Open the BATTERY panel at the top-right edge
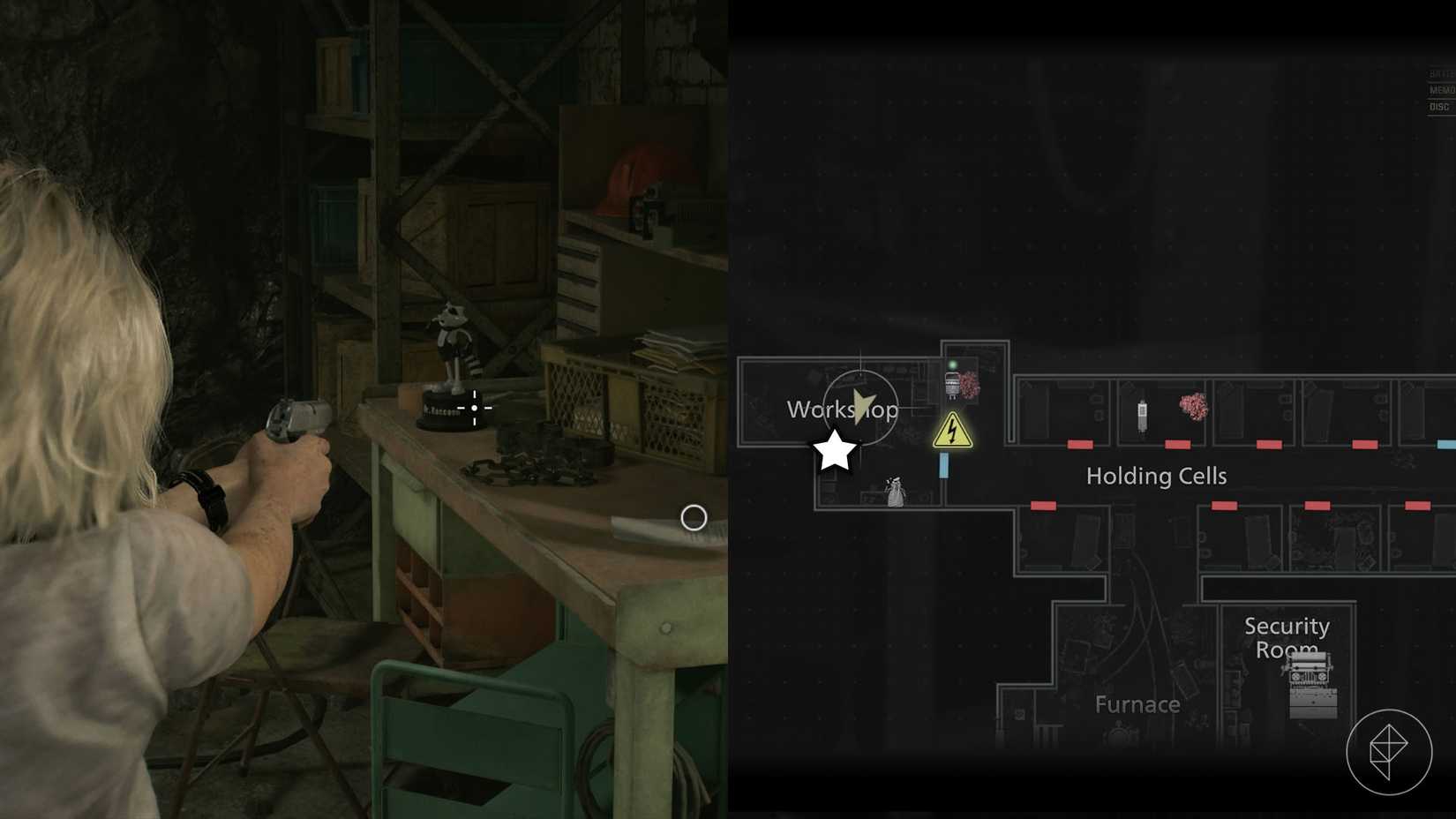Screen dimensions: 1456x819 click(x=1438, y=74)
